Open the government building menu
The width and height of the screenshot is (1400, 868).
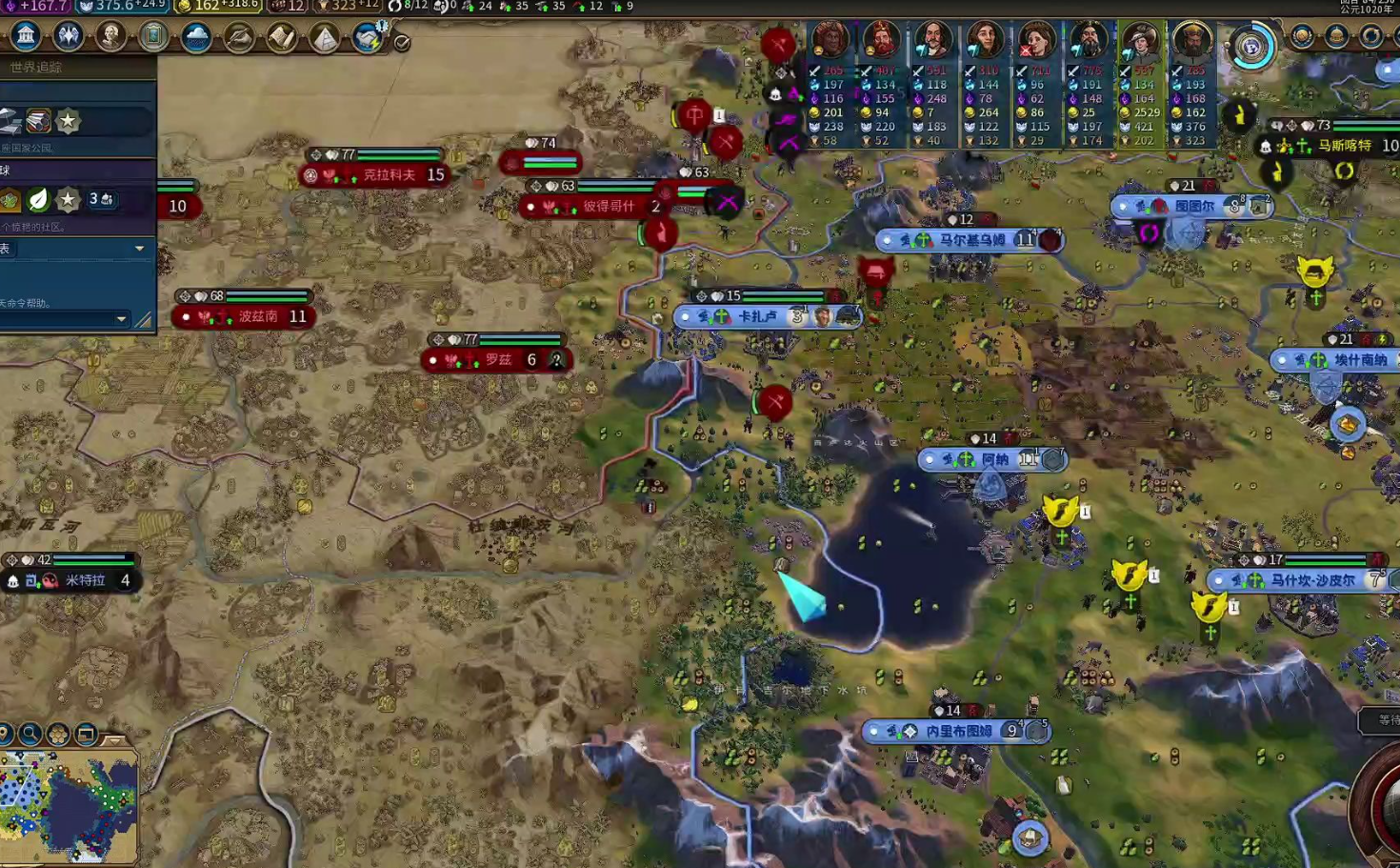click(x=26, y=36)
